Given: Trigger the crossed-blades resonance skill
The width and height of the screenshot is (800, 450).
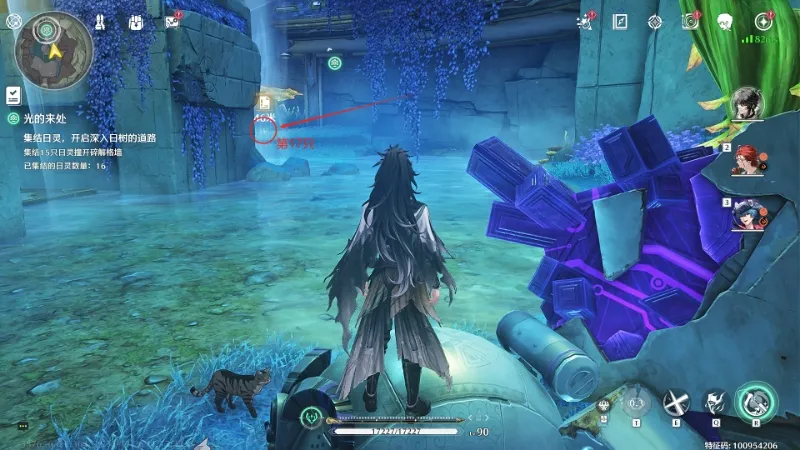Looking at the screenshot, I should coord(677,404).
